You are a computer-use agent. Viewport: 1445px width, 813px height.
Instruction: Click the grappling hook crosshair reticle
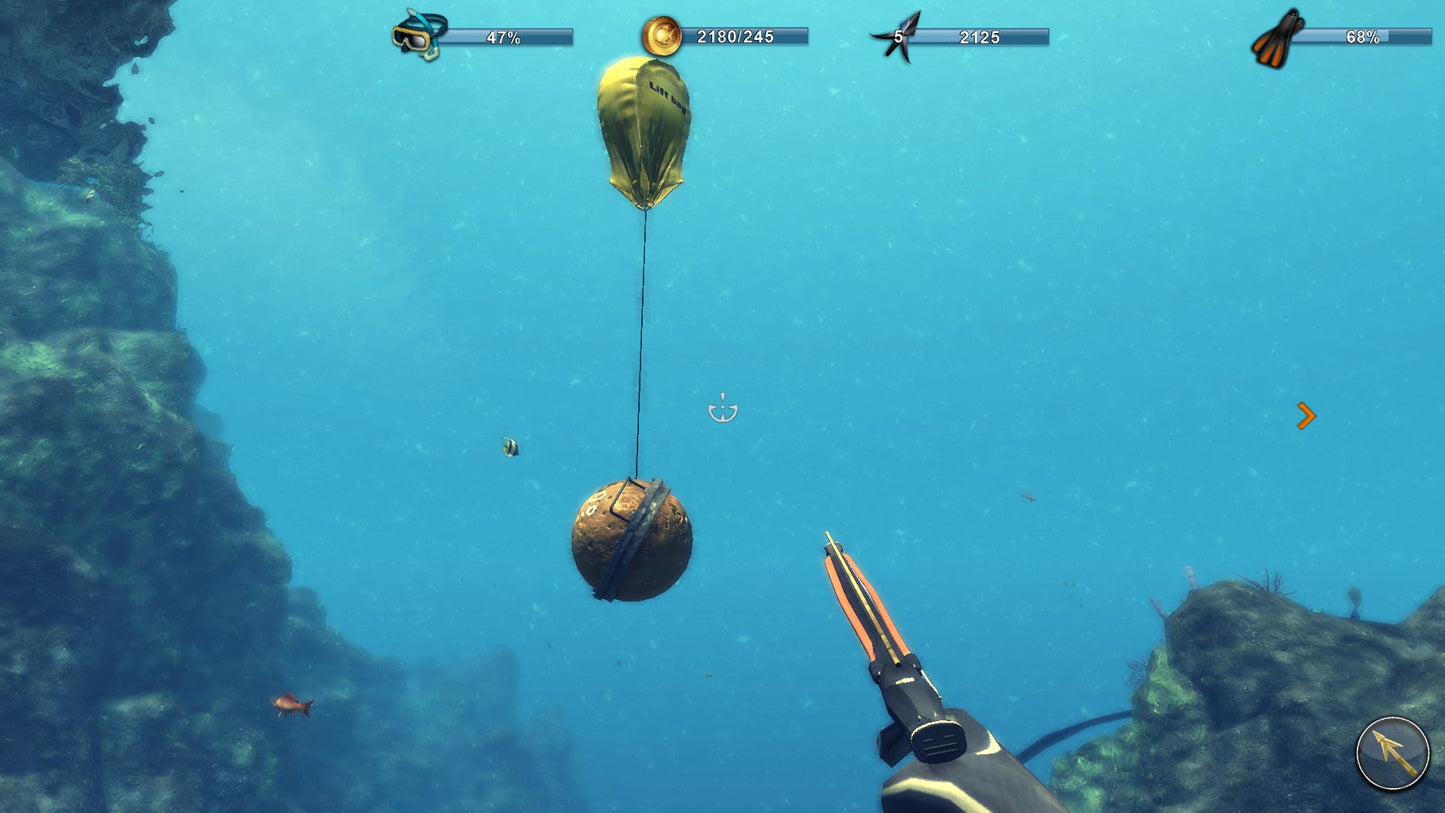tap(723, 408)
